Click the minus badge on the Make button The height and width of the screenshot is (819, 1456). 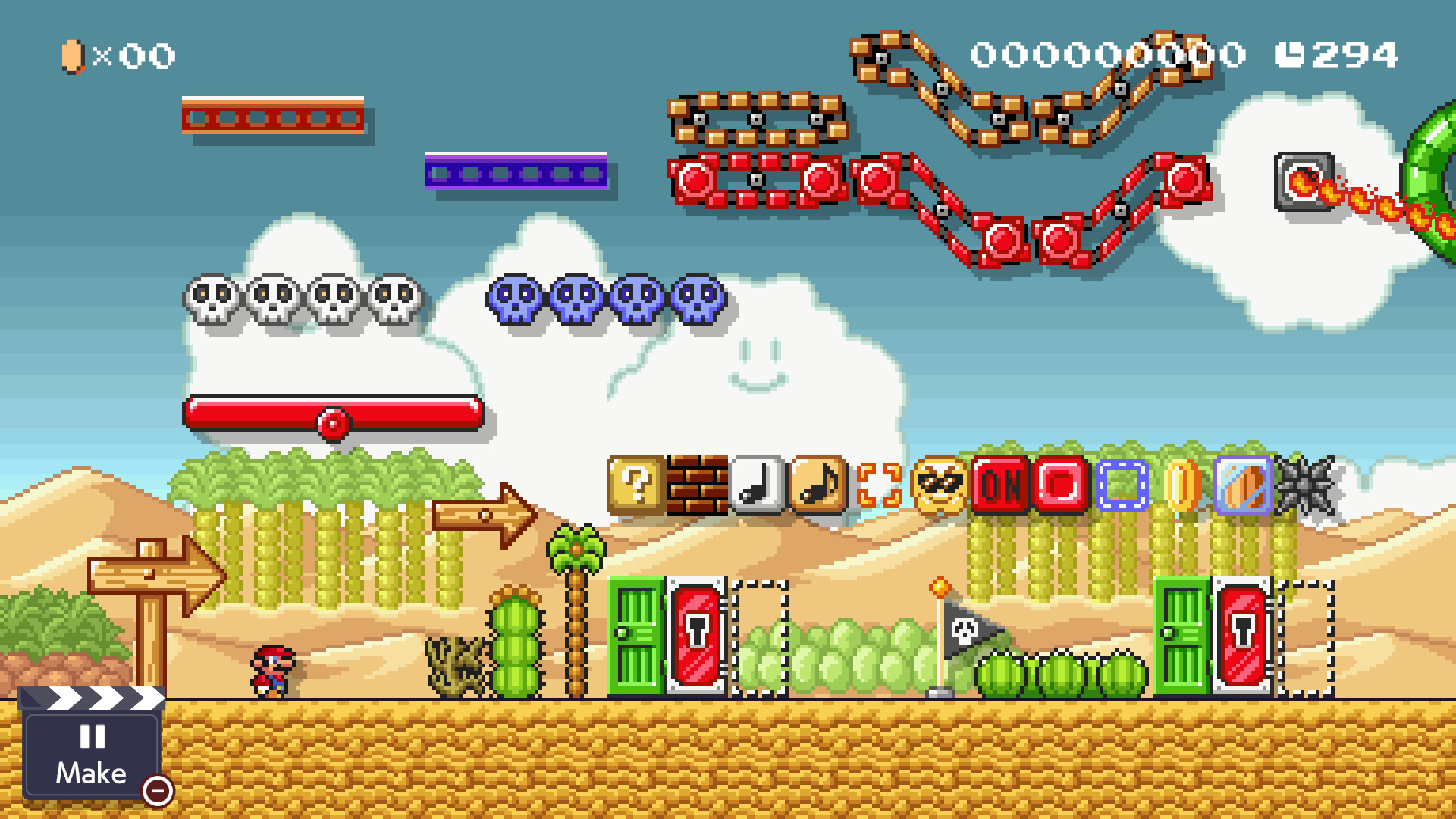click(x=158, y=791)
